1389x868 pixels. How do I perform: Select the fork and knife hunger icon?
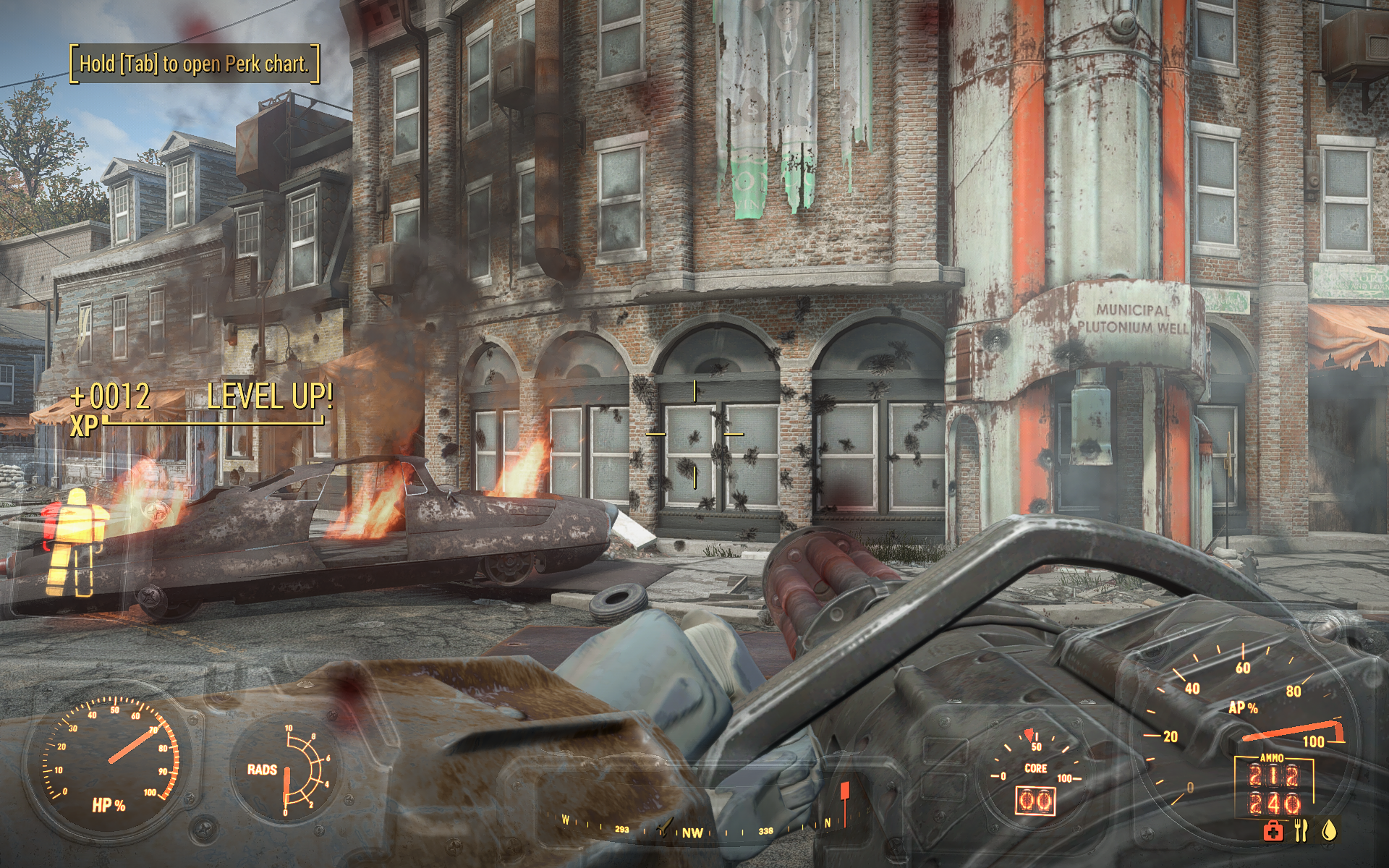pyautogui.click(x=1301, y=830)
